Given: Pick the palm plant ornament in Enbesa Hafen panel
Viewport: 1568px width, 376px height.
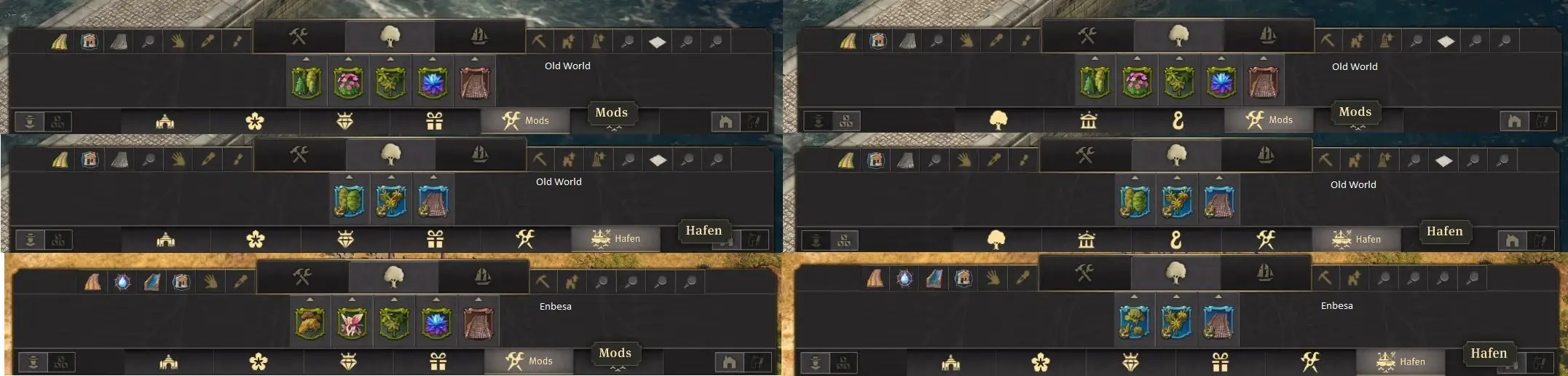Looking at the screenshot, I should (x=1176, y=321).
